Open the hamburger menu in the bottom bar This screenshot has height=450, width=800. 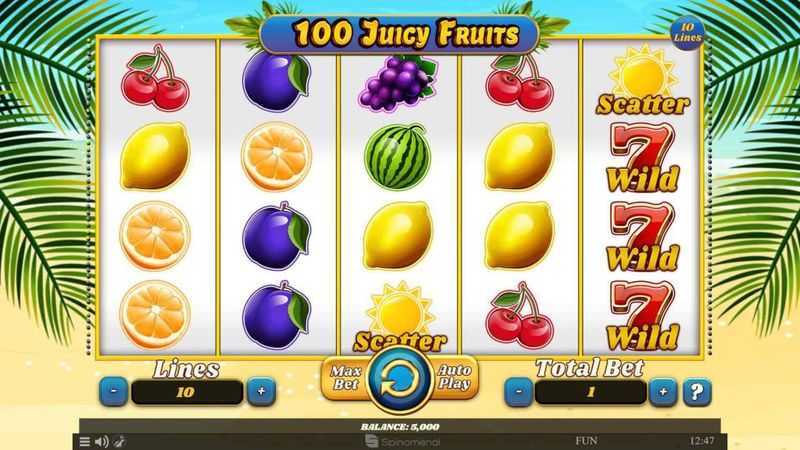(84, 441)
